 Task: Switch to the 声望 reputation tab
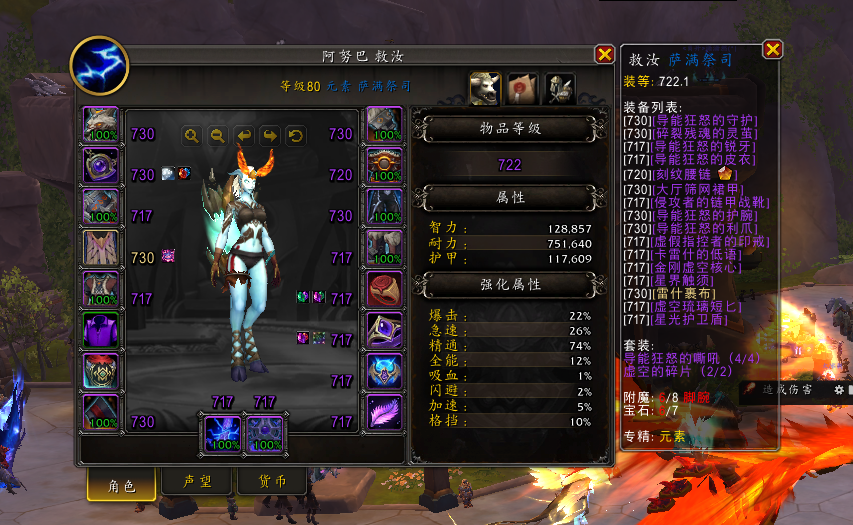(x=195, y=482)
